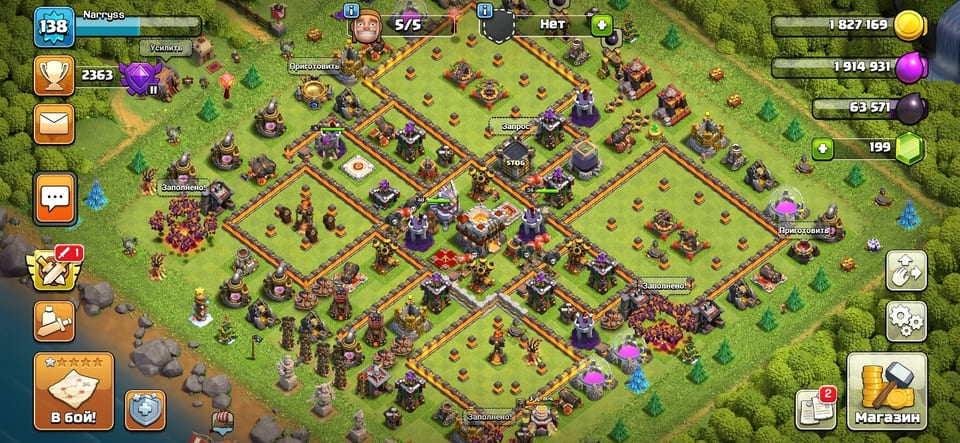This screenshot has height=443, width=960.
Task: Open the mail inbox envelope button
Action: tap(54, 124)
